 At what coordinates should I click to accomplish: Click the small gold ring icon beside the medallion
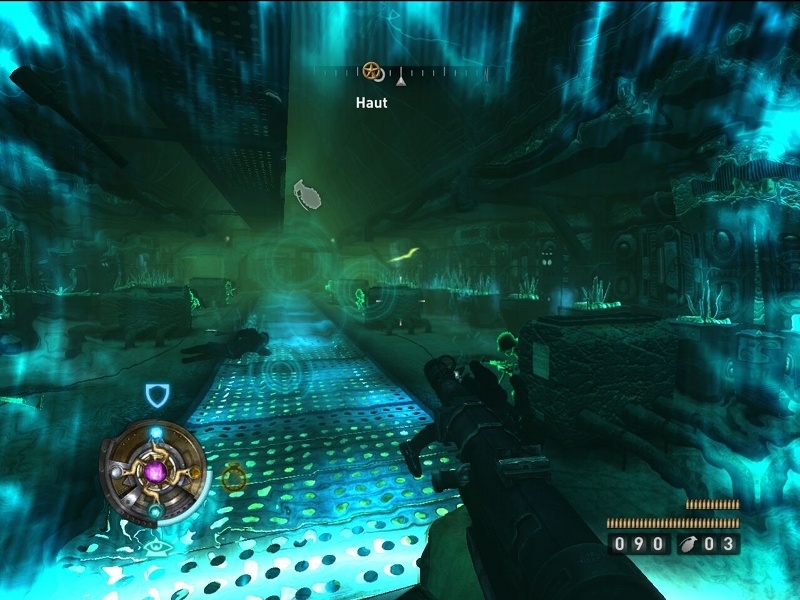(234, 479)
